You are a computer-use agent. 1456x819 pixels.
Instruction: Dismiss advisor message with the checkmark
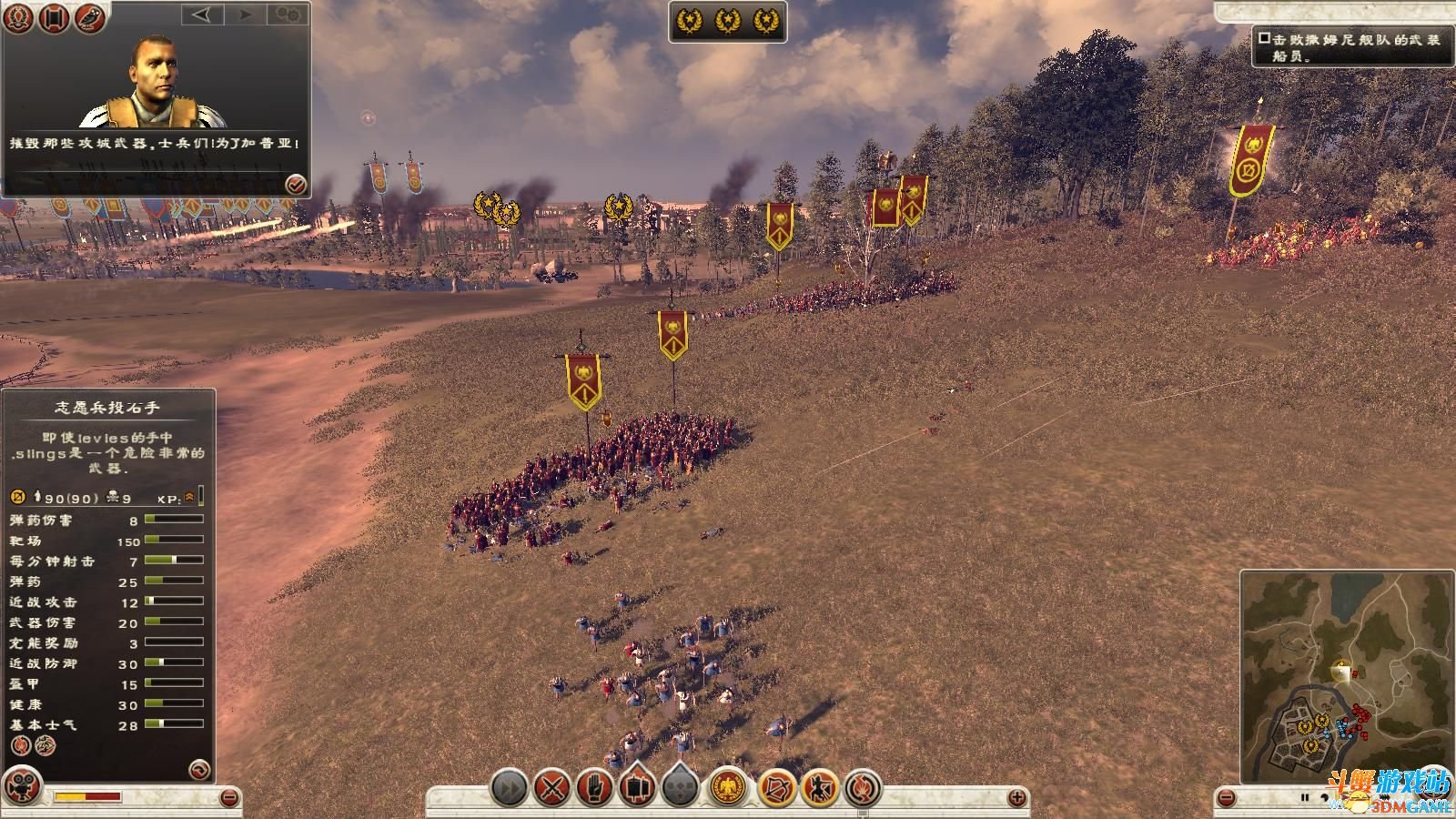(x=296, y=185)
